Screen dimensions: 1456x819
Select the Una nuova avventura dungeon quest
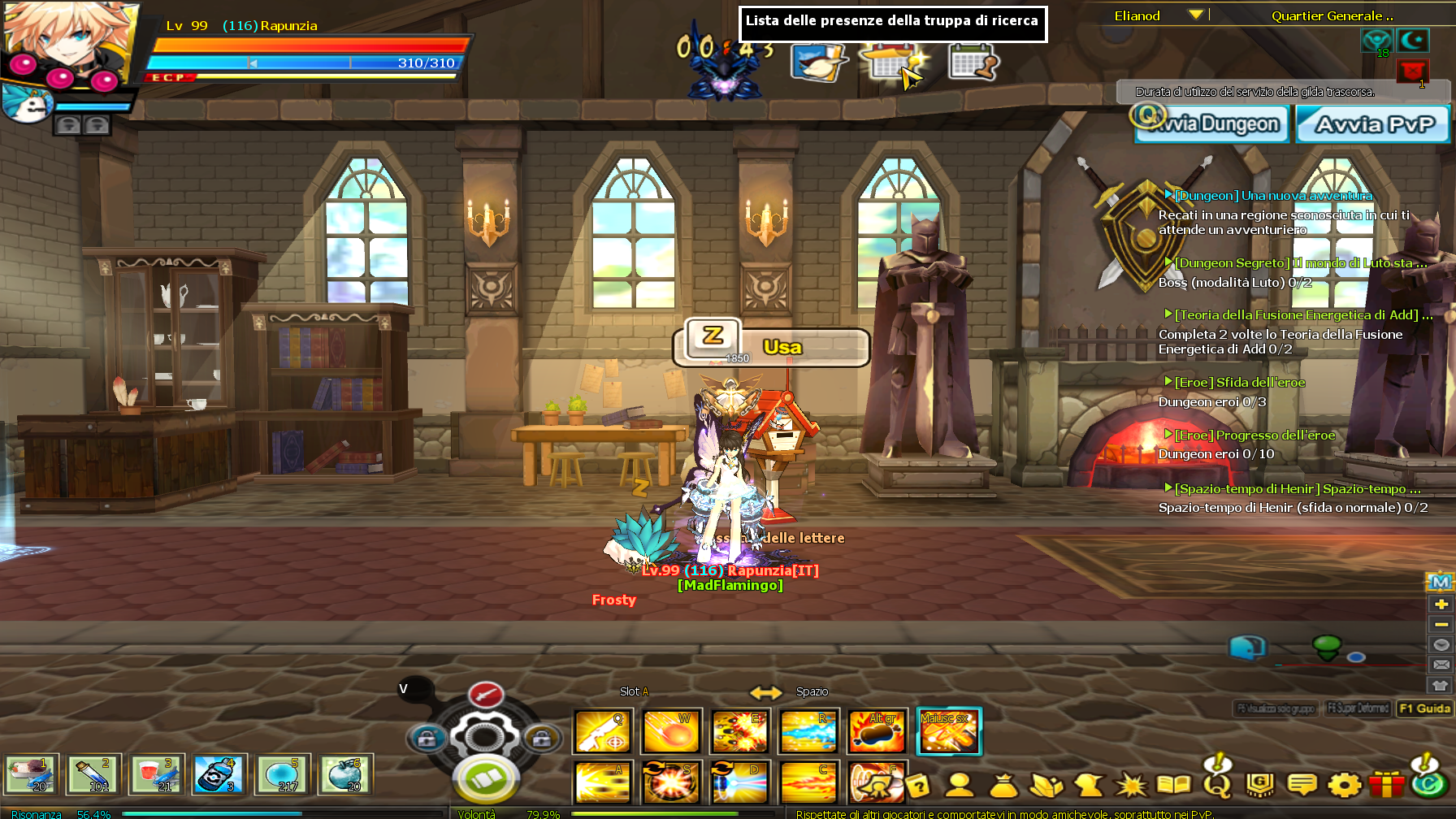coord(1273,196)
